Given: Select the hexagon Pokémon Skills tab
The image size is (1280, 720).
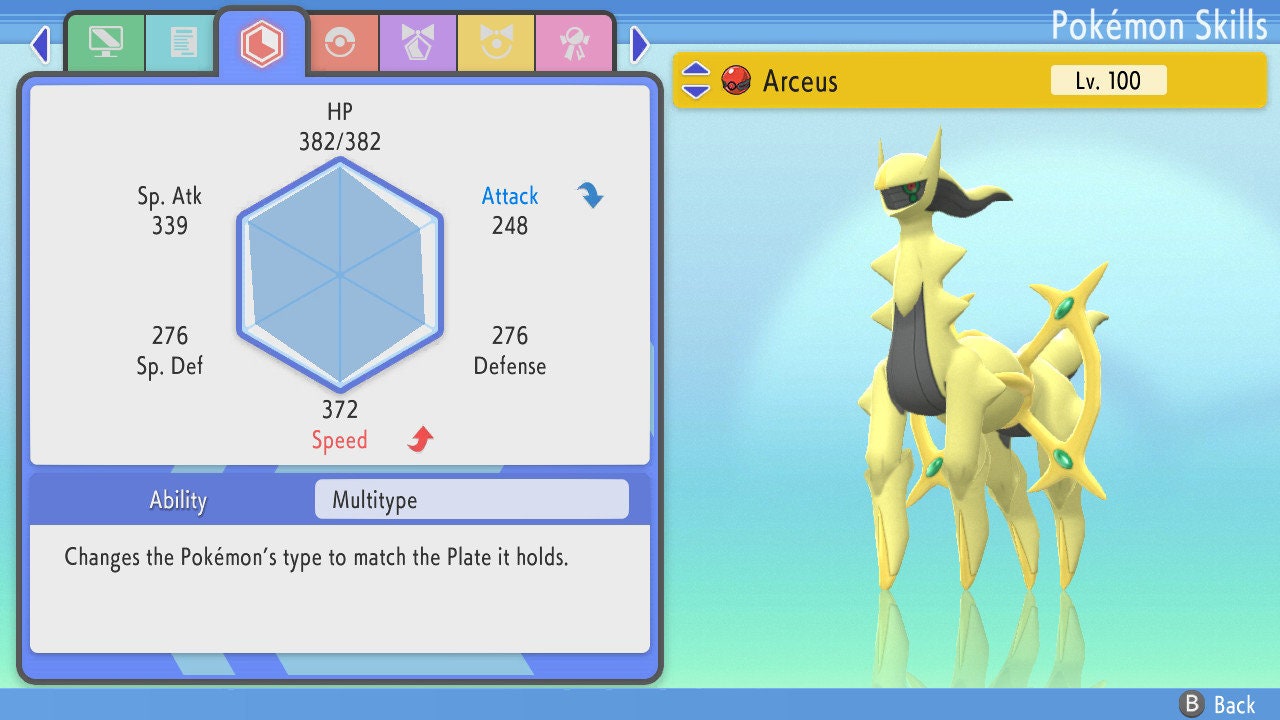Looking at the screenshot, I should click(x=261, y=43).
